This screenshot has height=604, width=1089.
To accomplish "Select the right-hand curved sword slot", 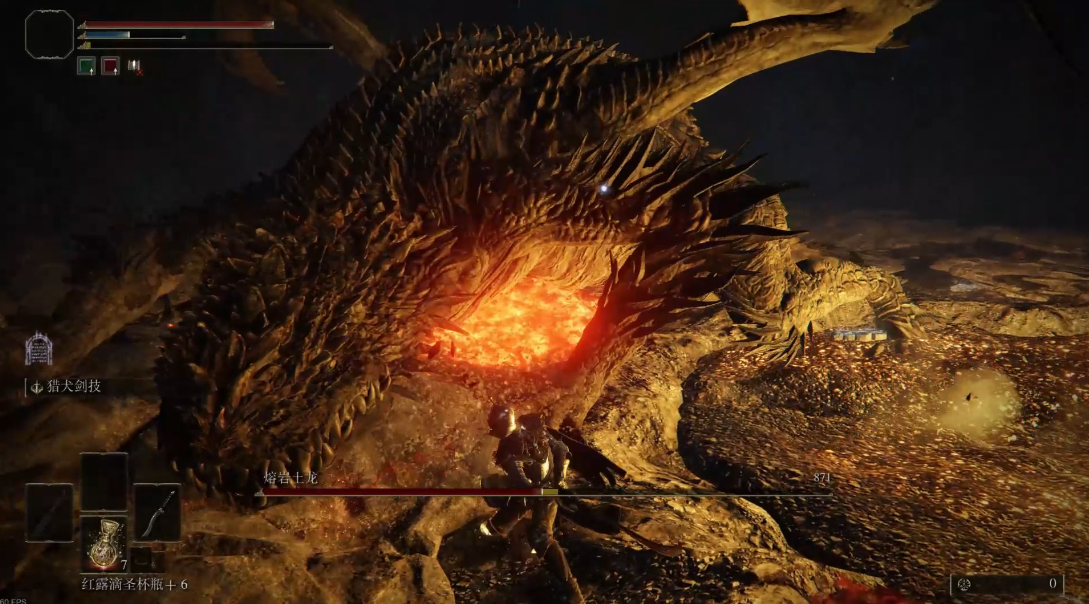I will pos(157,512).
